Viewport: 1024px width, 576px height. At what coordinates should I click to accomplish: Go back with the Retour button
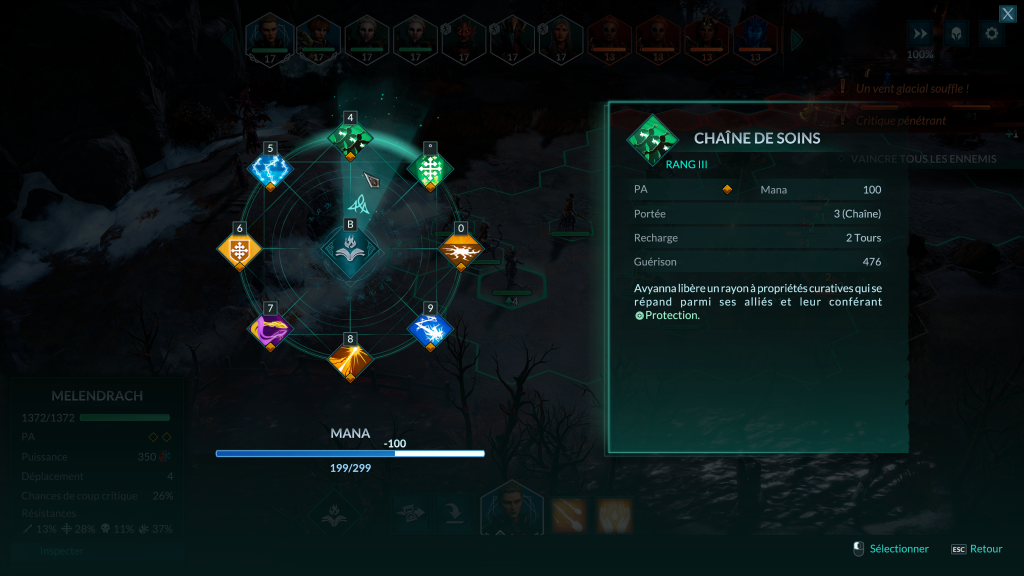click(x=985, y=549)
